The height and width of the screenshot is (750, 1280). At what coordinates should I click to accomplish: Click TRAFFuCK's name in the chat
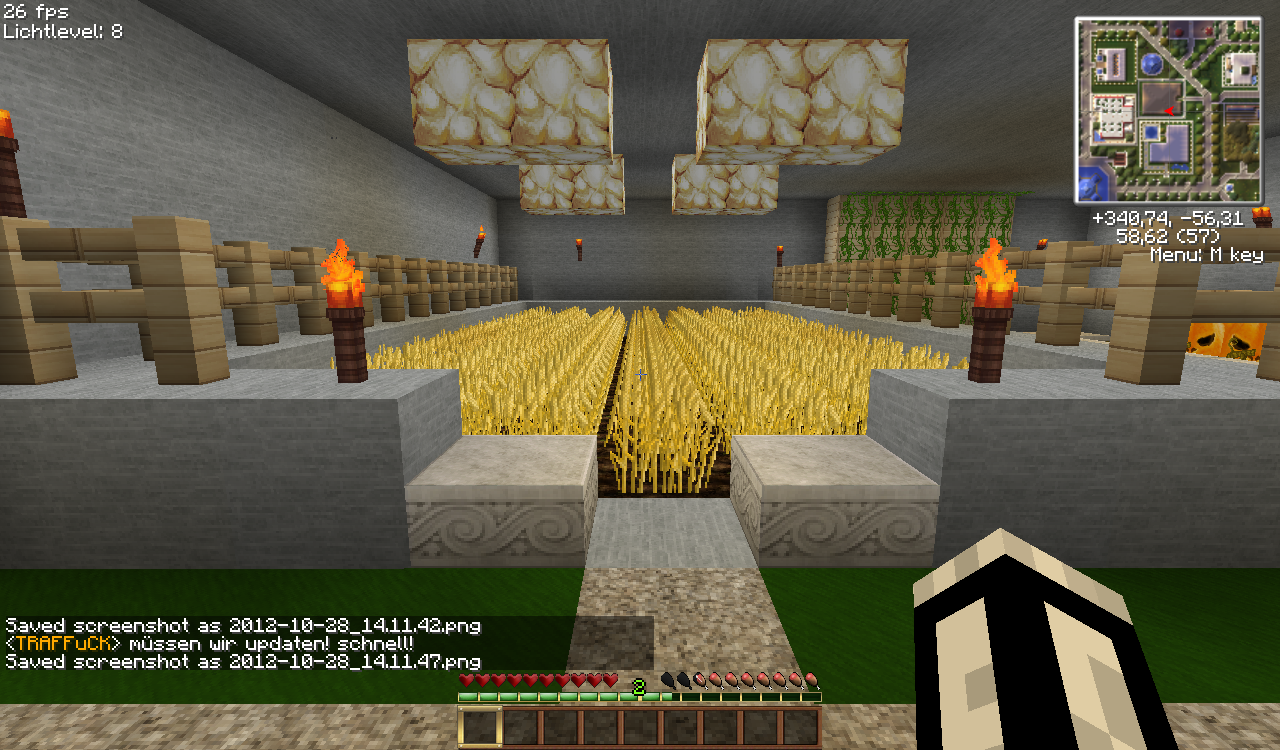tap(63, 643)
